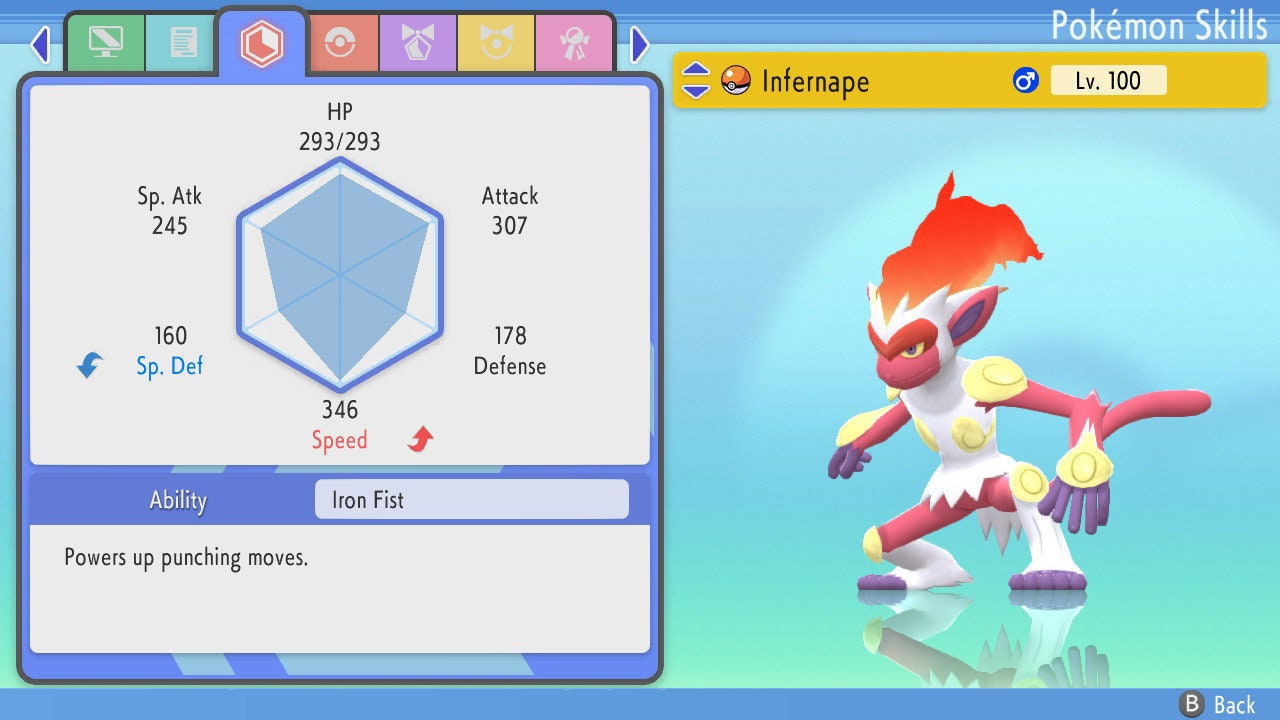Image resolution: width=1280 pixels, height=720 pixels.
Task: Click the left arrow beside the tabs
Action: (x=40, y=44)
